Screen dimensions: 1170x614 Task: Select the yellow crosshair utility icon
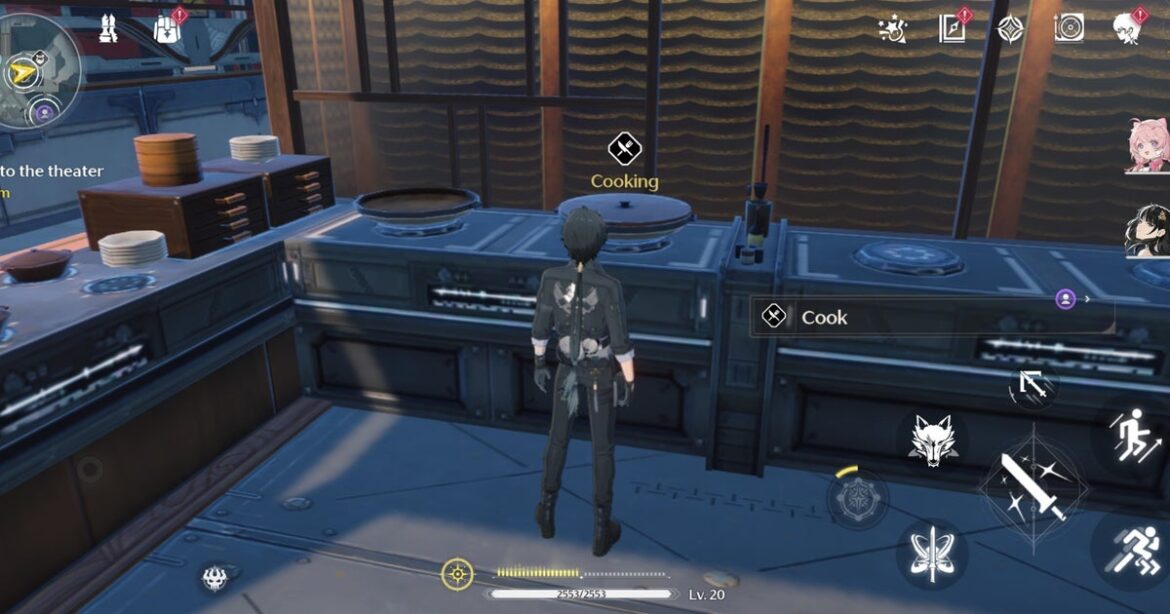[x=457, y=574]
